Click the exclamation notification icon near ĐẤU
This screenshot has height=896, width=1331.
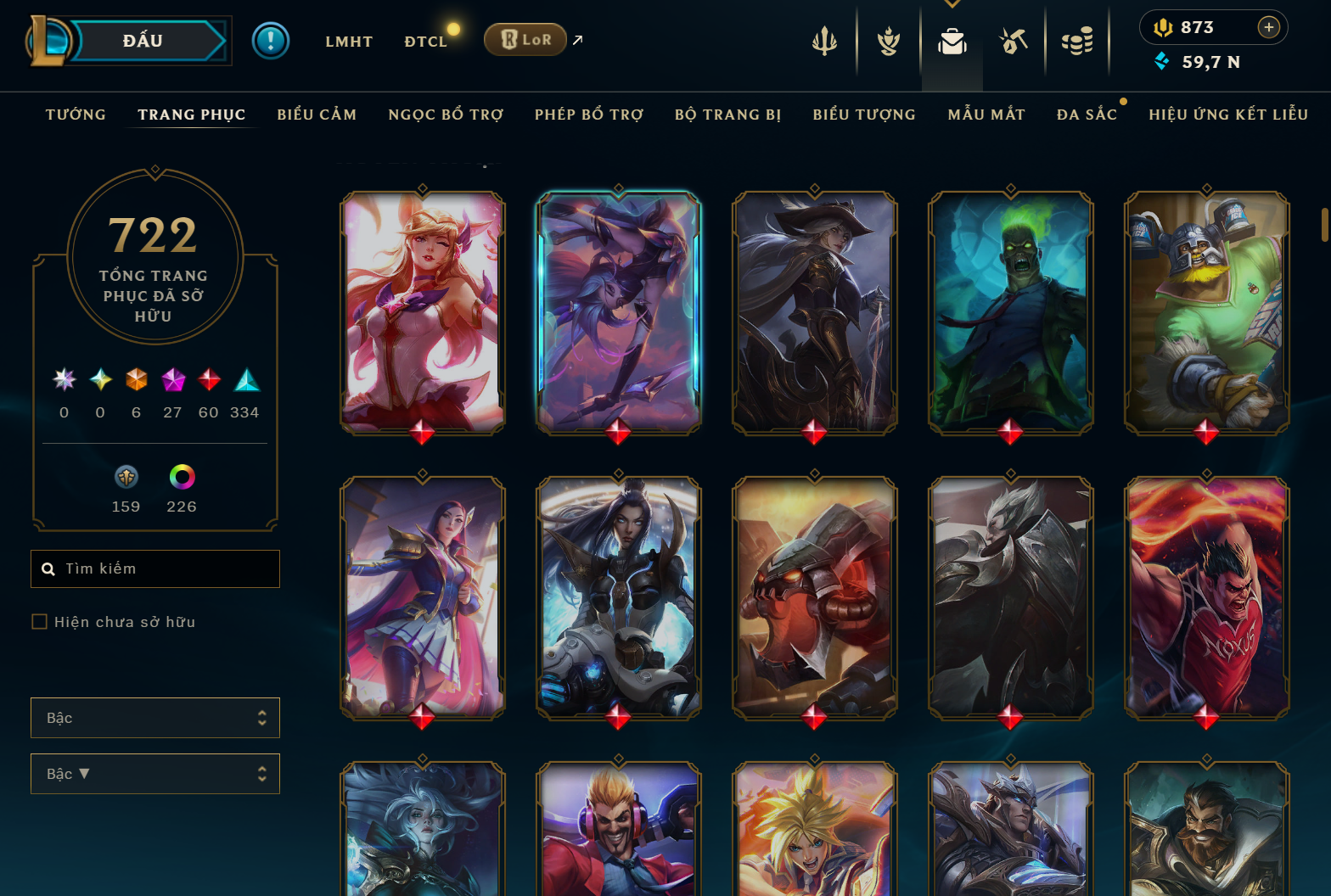click(271, 40)
